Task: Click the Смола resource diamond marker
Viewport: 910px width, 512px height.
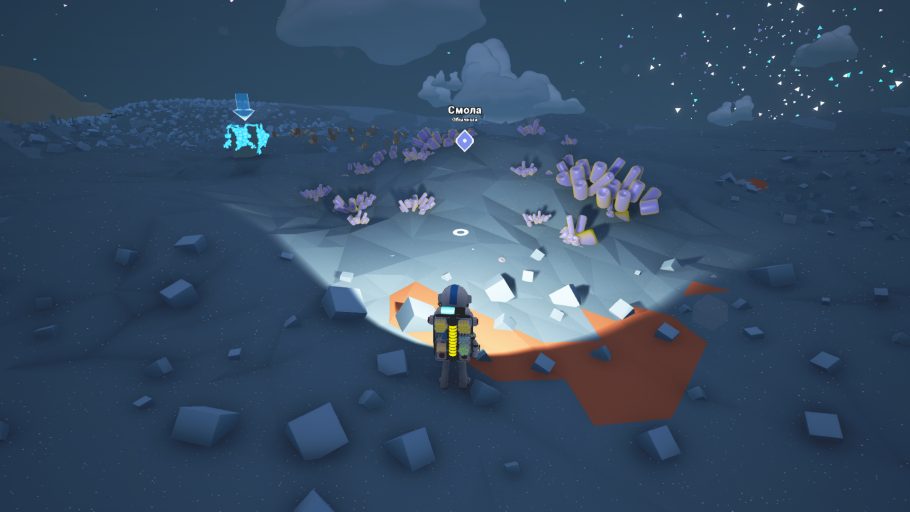Action: pos(464,140)
